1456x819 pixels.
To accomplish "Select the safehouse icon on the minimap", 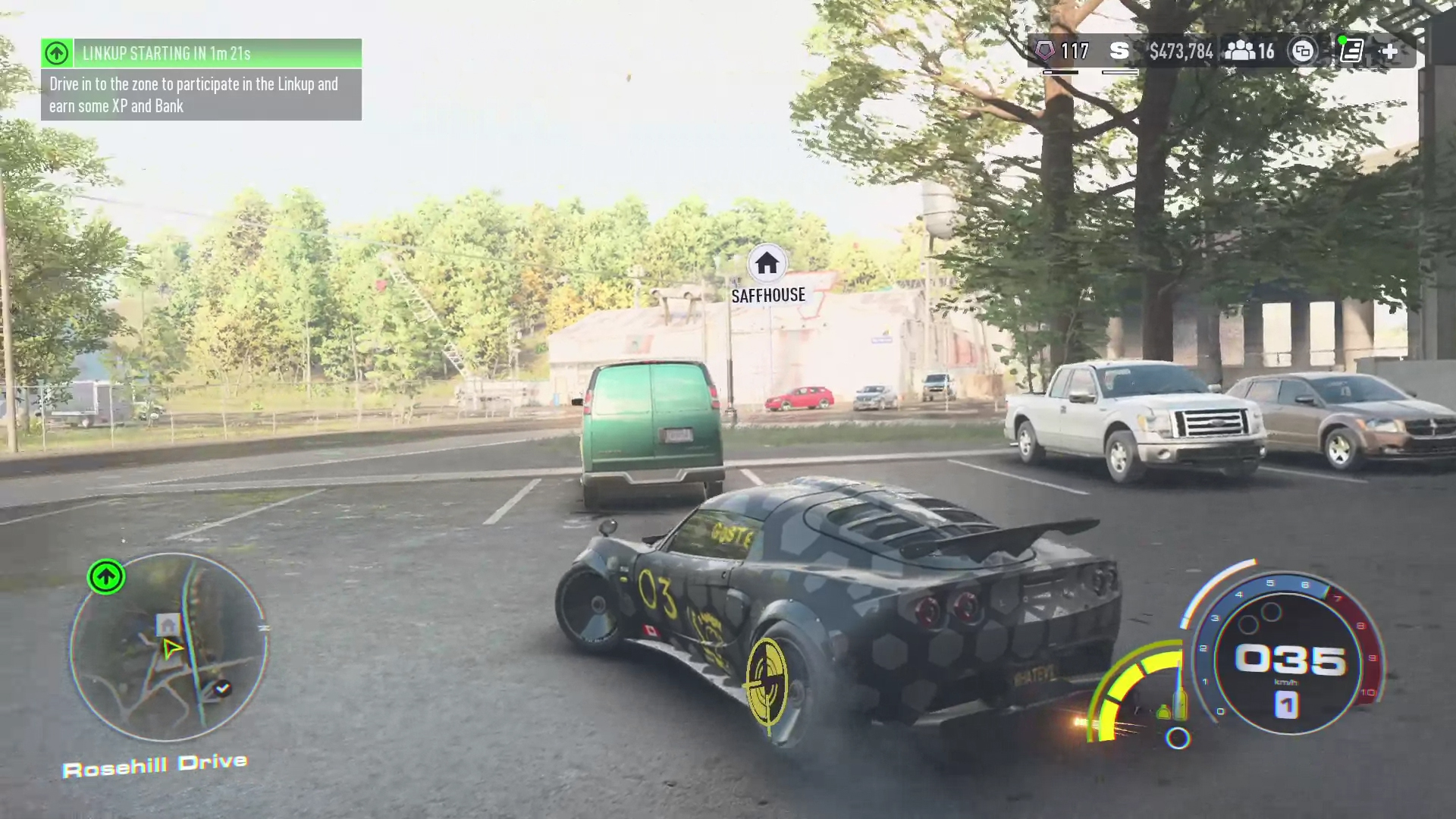I will [168, 625].
